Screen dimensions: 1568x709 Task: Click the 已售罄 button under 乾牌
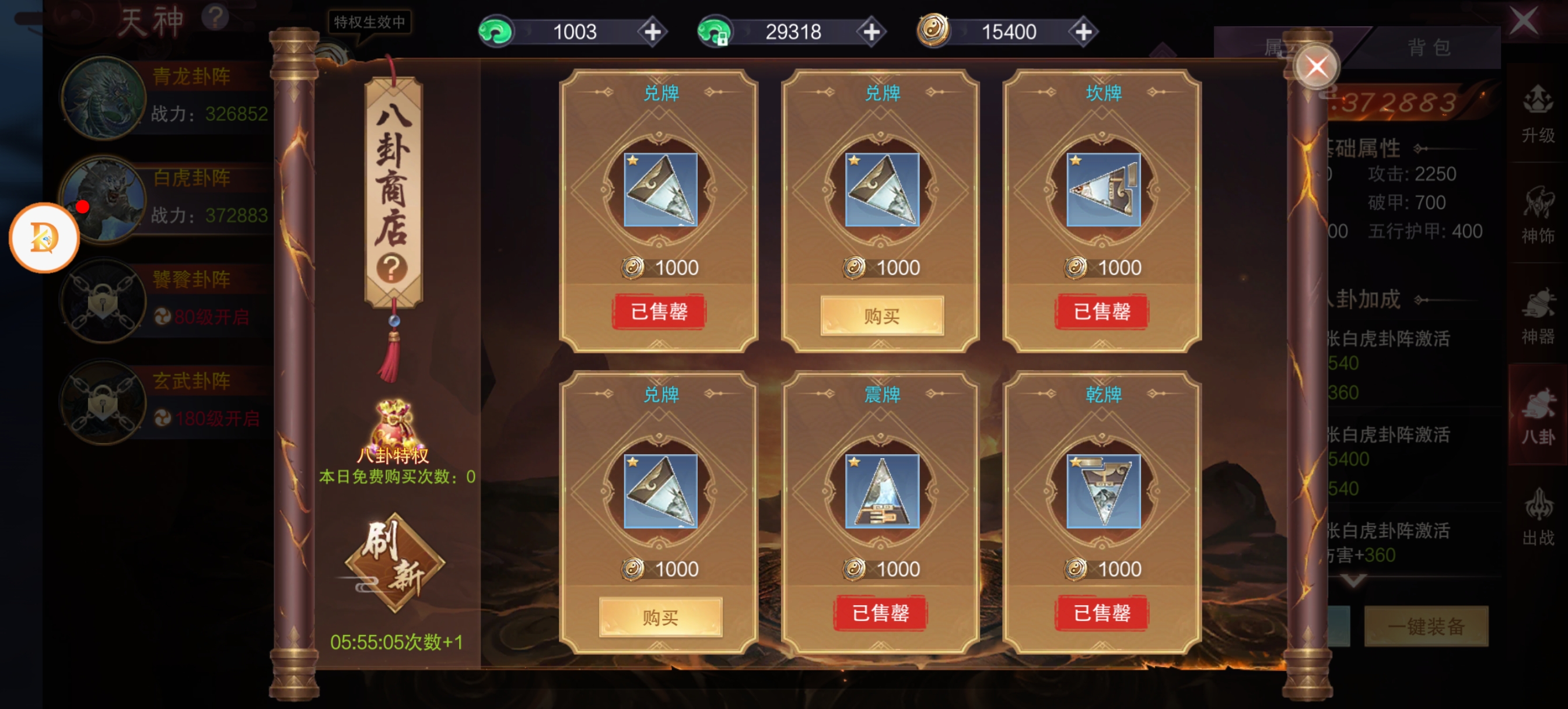pos(1102,613)
